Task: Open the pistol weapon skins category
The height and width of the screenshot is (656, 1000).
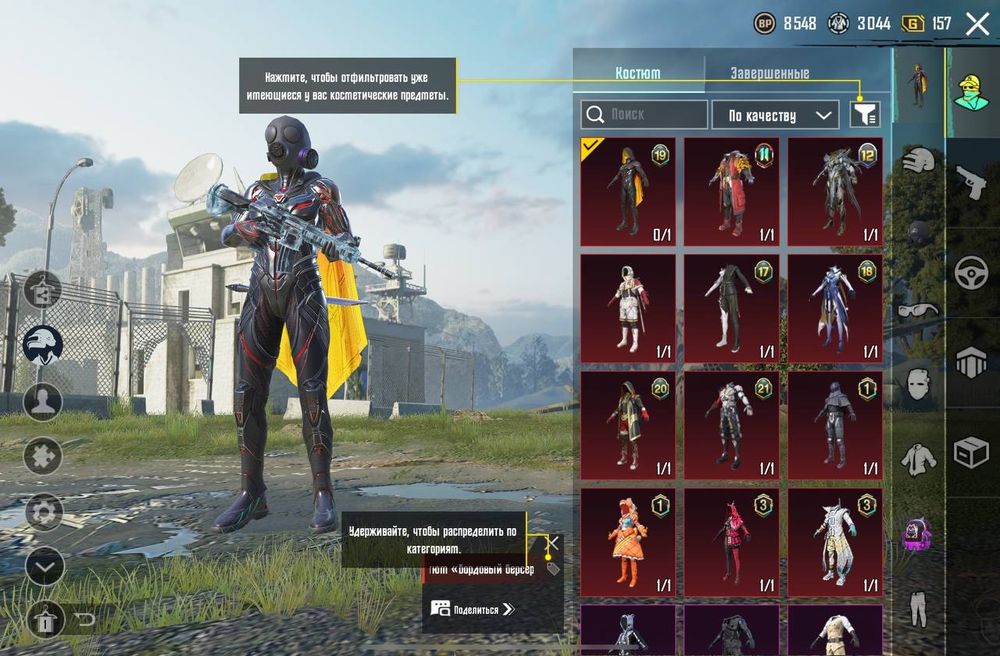Action: [970, 182]
